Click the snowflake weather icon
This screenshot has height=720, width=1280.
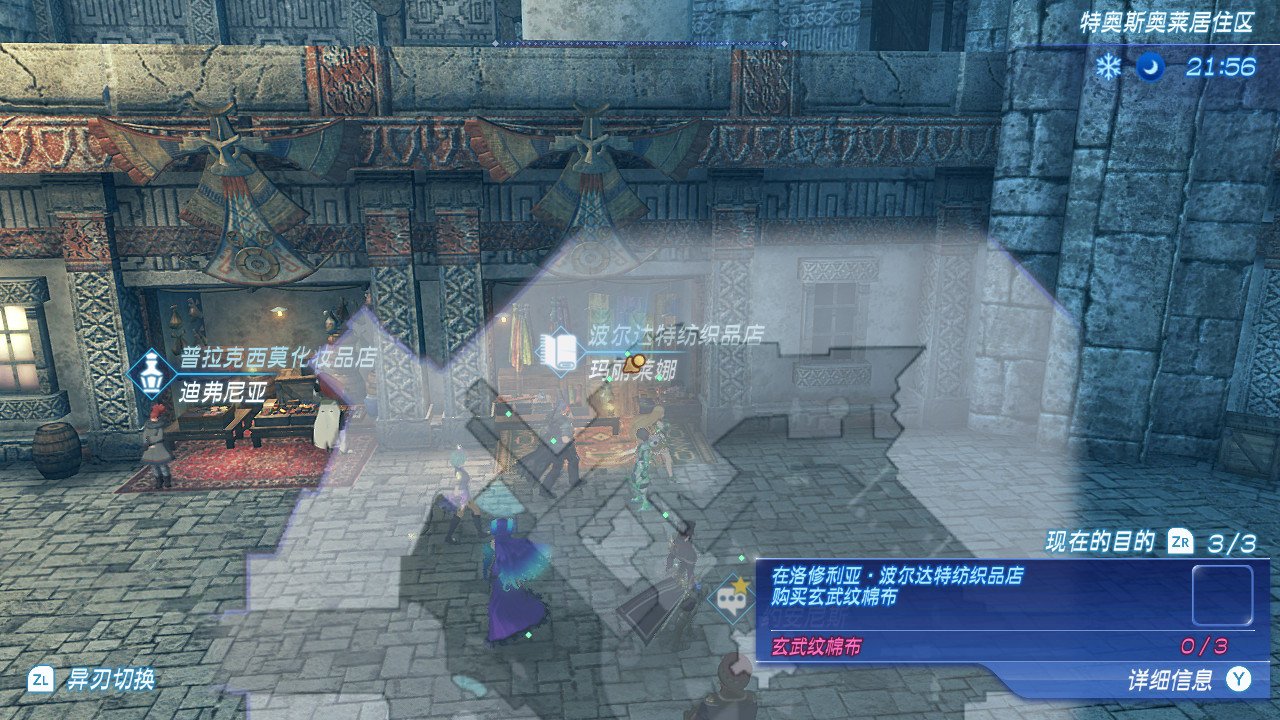1108,67
